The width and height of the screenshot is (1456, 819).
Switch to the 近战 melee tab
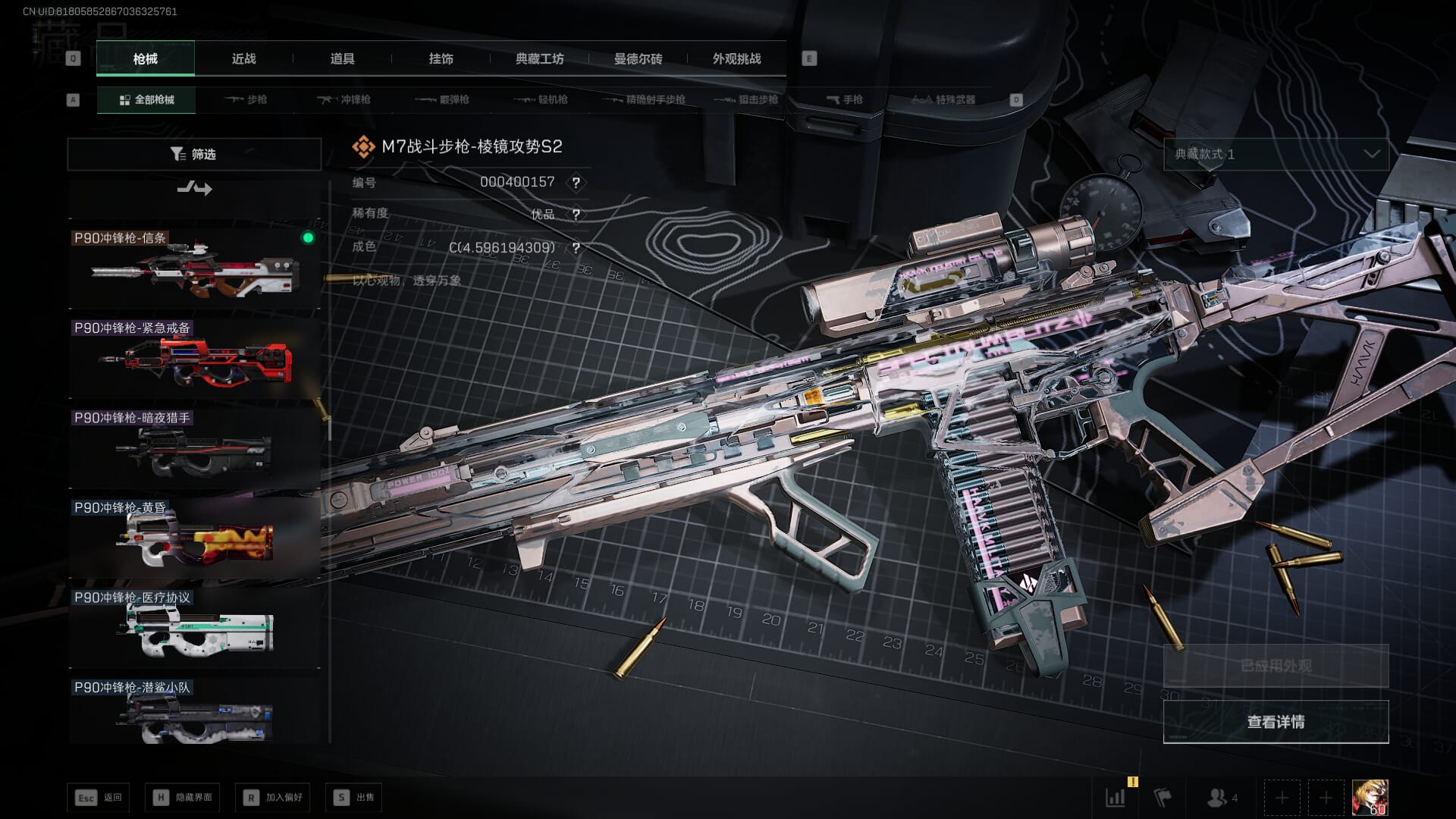pyautogui.click(x=243, y=59)
